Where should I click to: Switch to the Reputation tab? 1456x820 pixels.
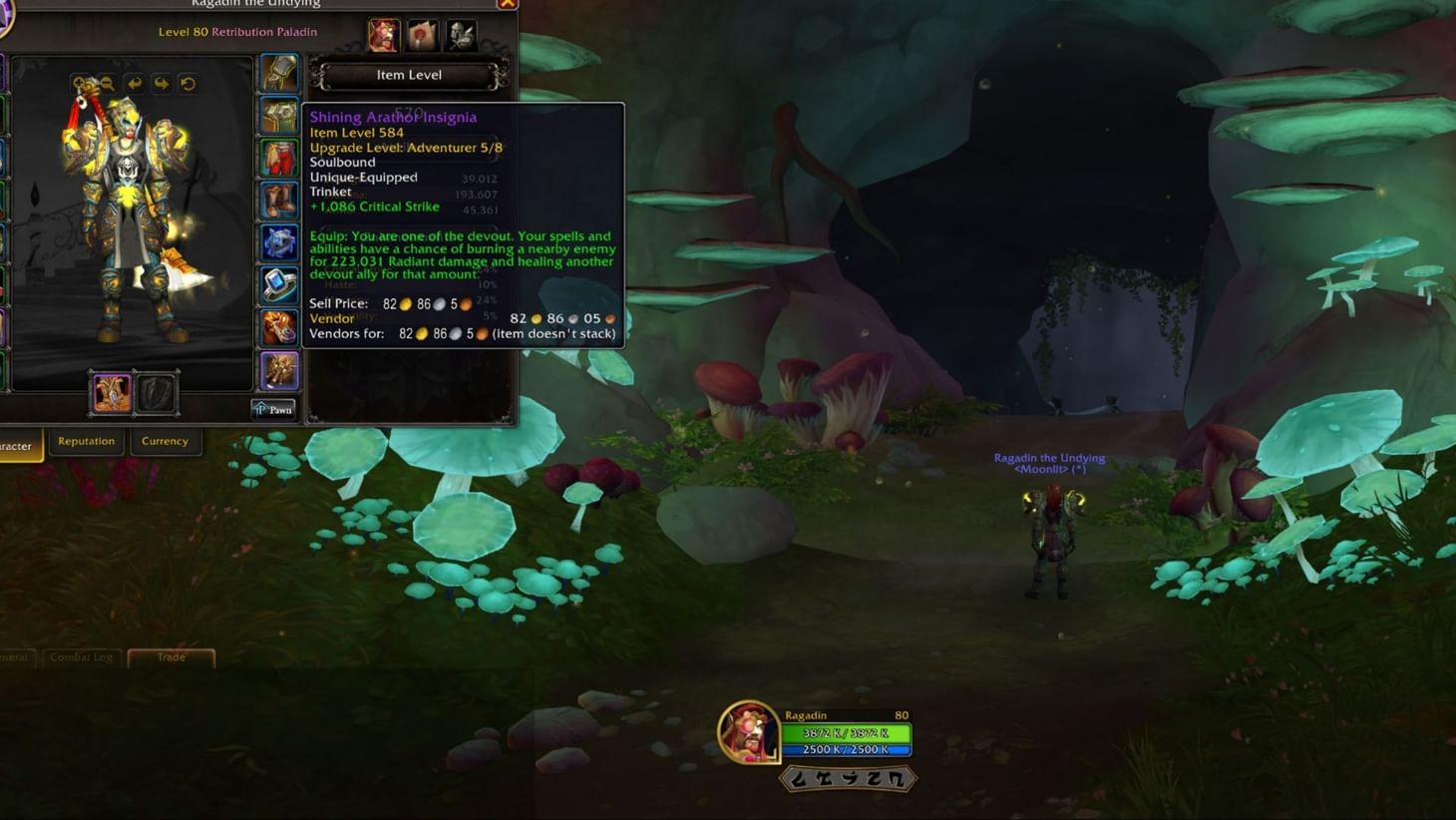point(86,441)
